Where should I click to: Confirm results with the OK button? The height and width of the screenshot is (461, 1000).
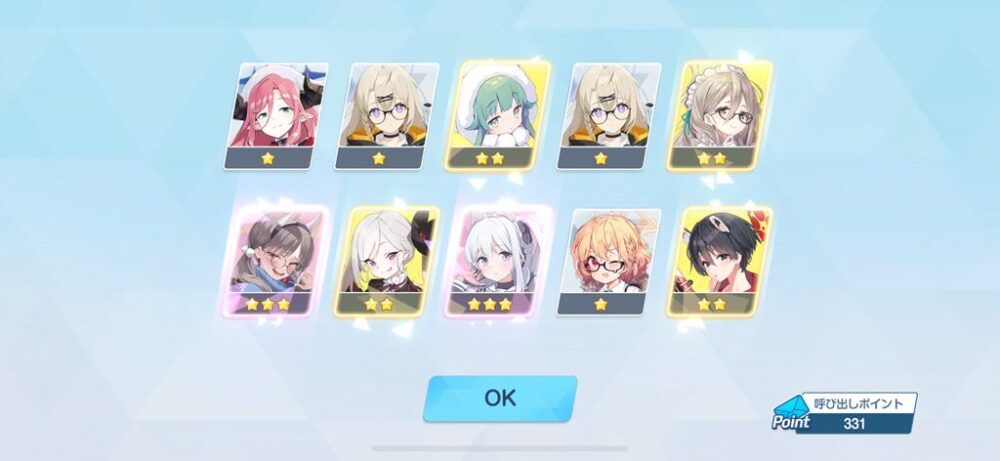tap(500, 397)
